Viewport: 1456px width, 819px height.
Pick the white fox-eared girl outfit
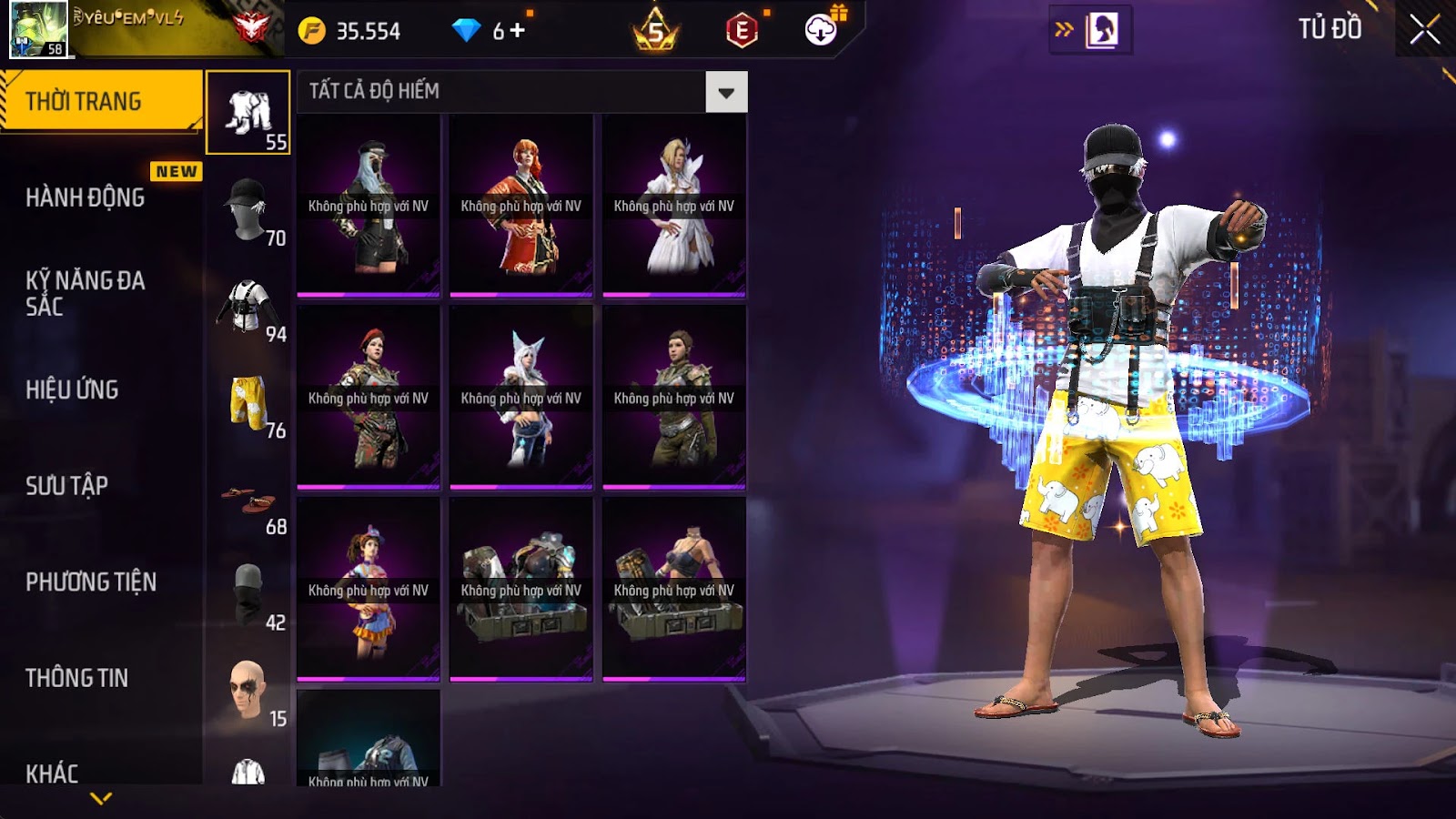click(521, 398)
